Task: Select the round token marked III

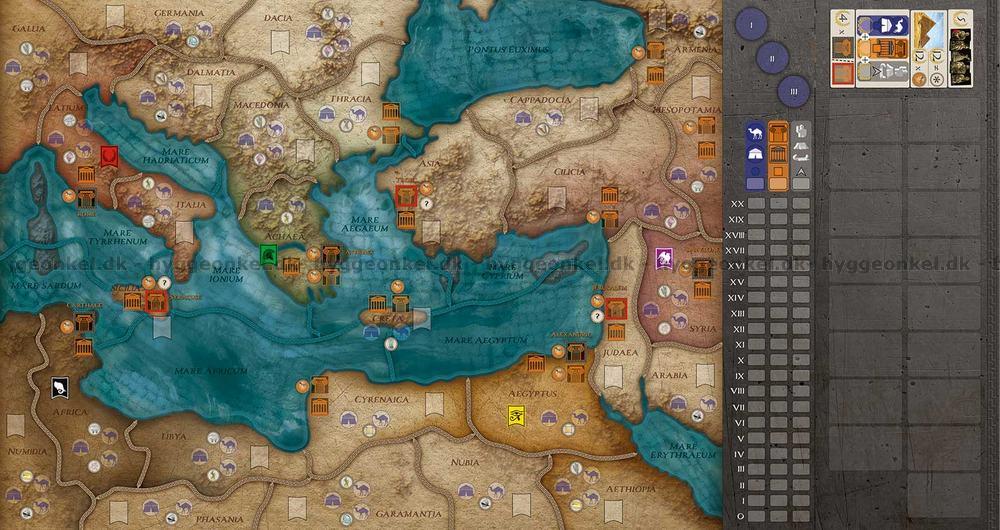Action: coord(793,91)
